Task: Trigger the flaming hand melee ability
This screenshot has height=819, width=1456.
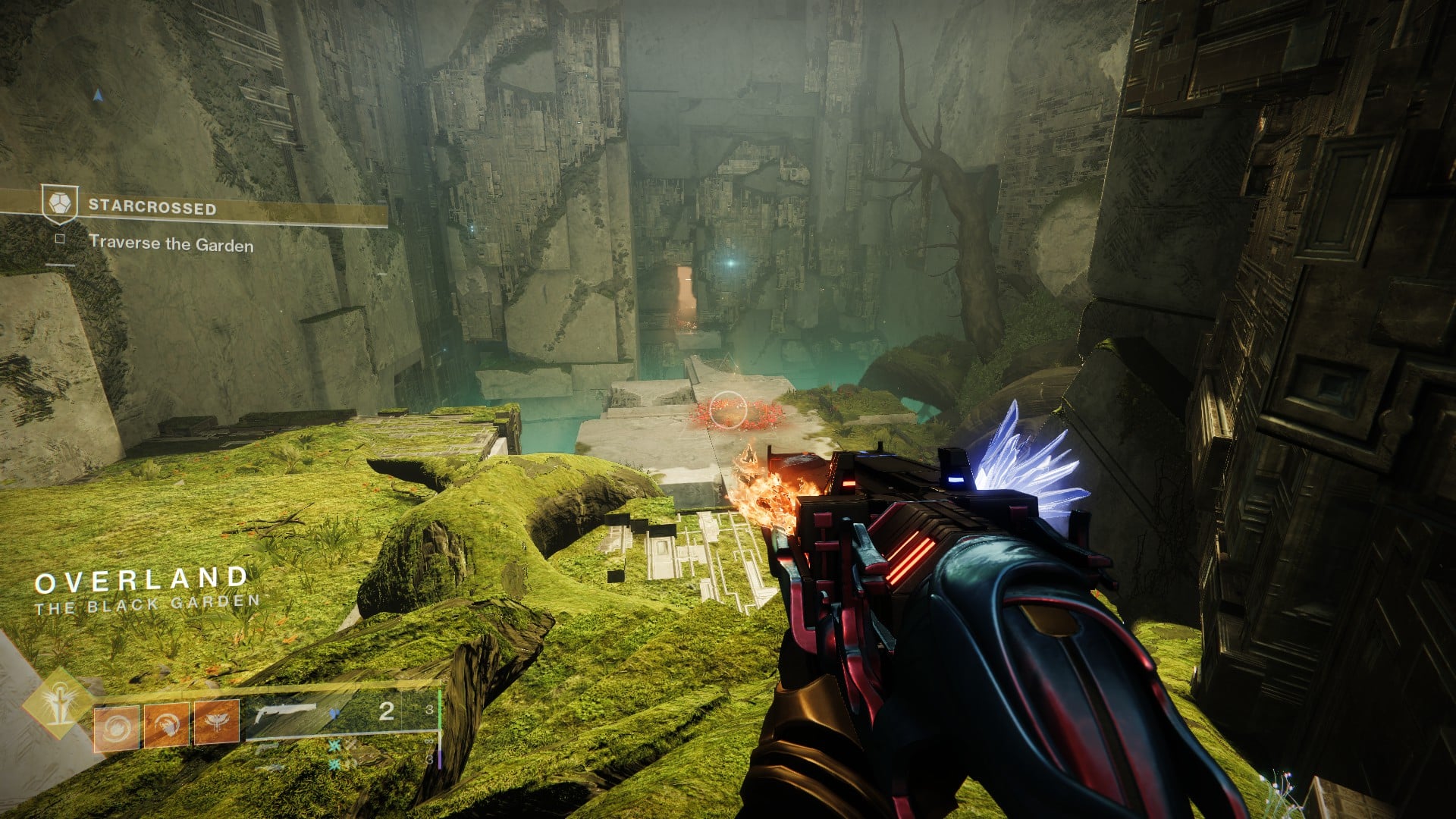Action: (166, 726)
